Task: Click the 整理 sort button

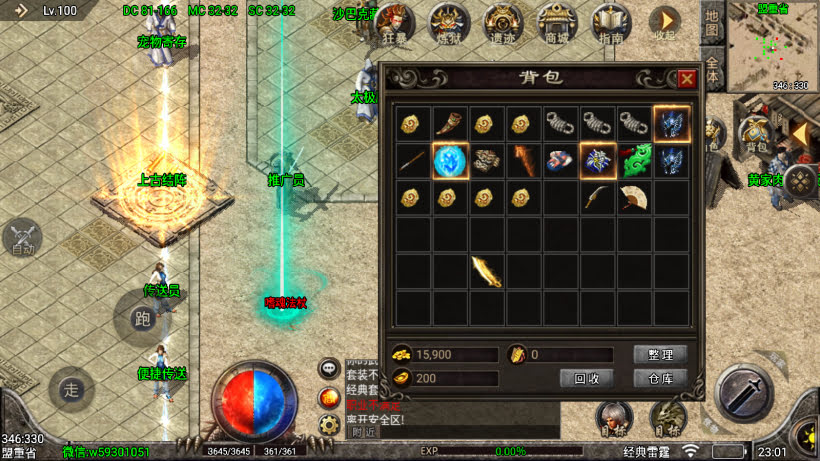Action: [660, 355]
